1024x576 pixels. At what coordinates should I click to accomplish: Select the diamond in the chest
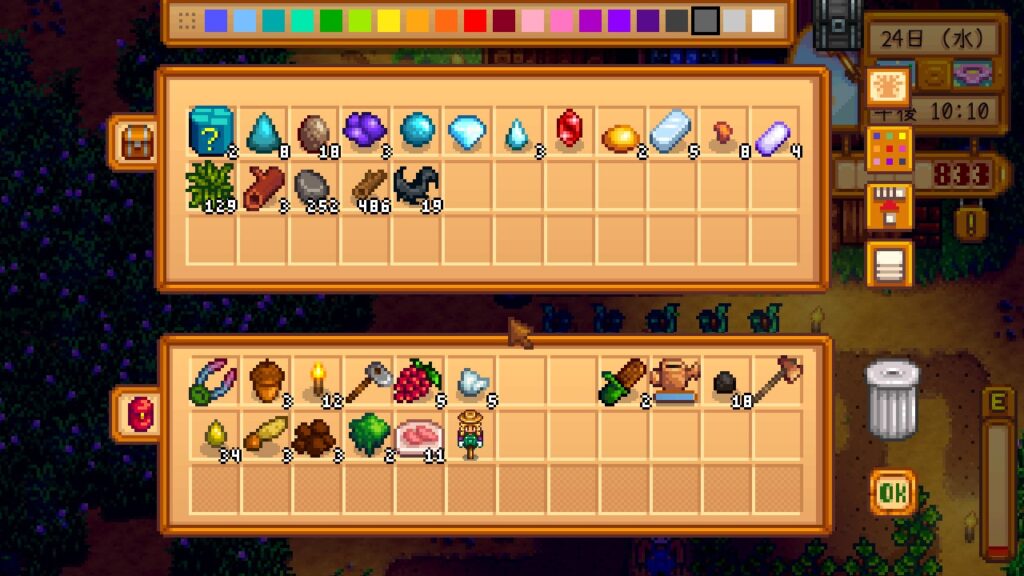(466, 131)
